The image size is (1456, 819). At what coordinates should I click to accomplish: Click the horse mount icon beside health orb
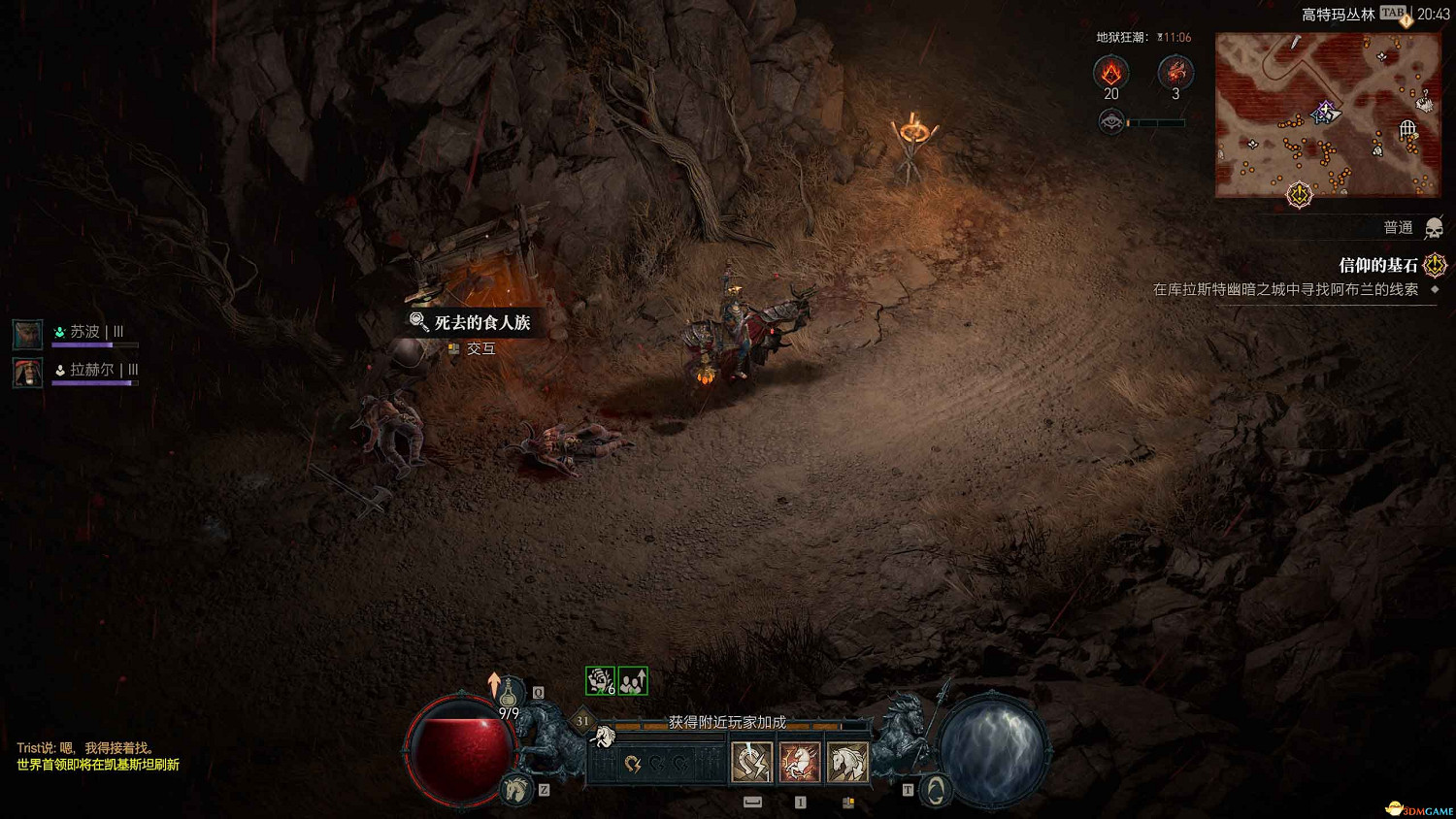[x=516, y=790]
